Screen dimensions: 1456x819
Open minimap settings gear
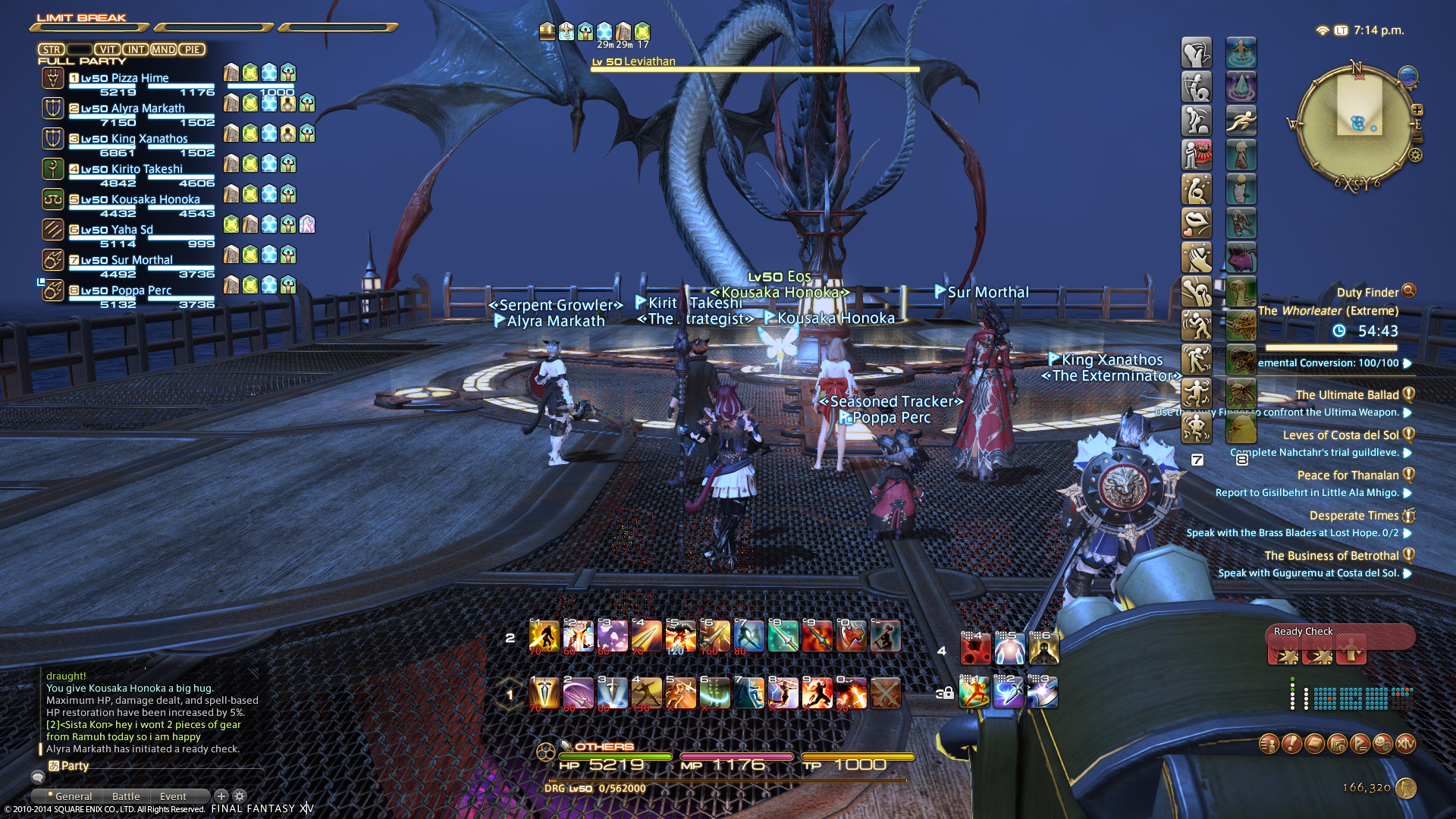click(1415, 155)
